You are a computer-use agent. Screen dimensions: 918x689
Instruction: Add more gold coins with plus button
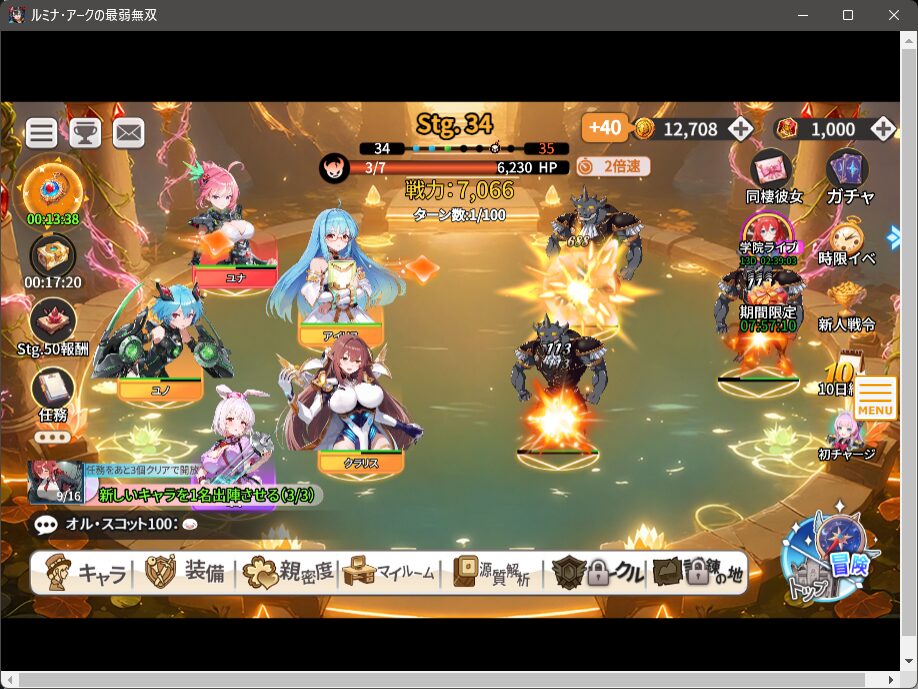pyautogui.click(x=740, y=129)
